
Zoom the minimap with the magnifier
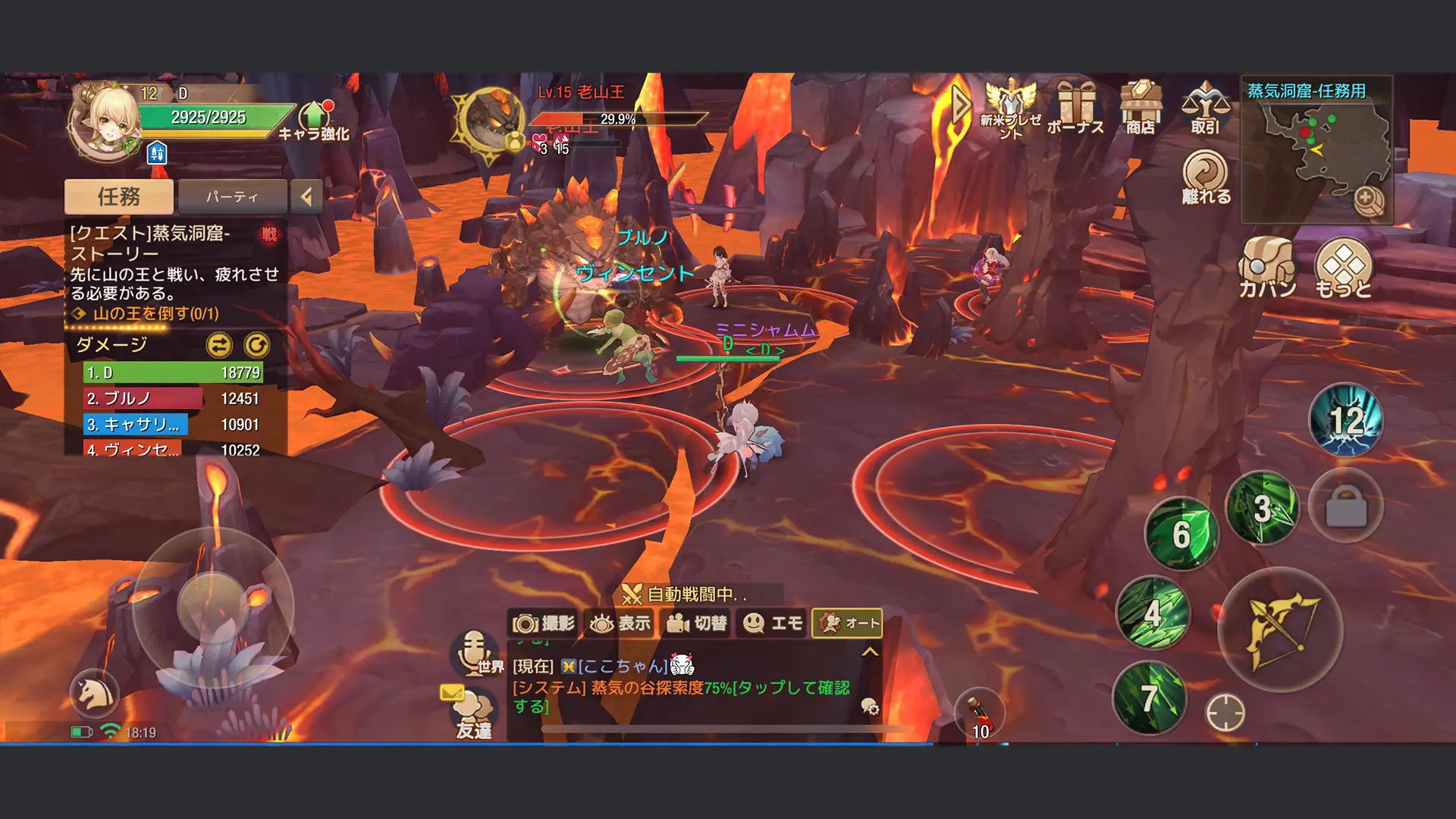(x=1368, y=199)
